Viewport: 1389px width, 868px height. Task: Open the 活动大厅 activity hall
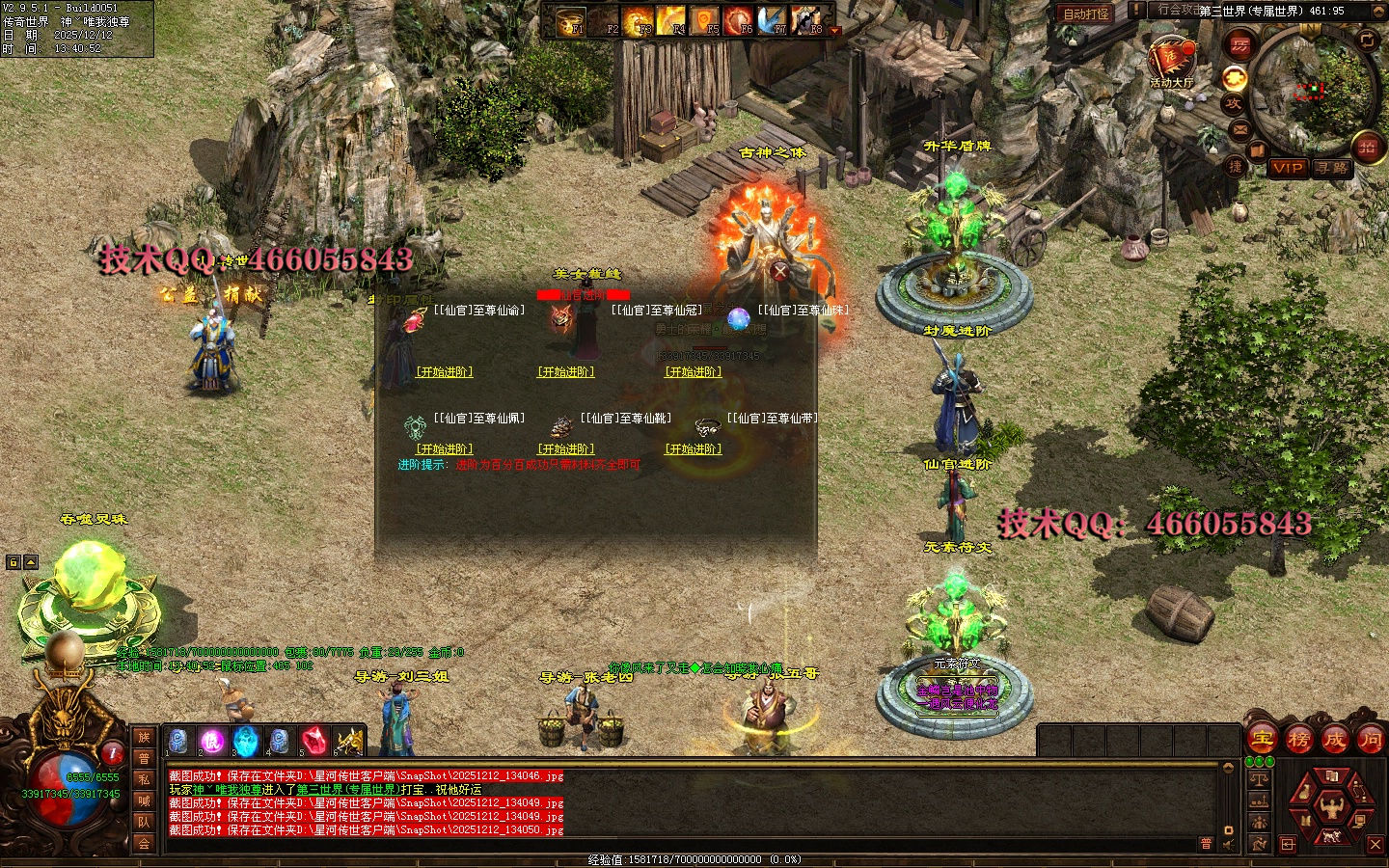(1171, 62)
